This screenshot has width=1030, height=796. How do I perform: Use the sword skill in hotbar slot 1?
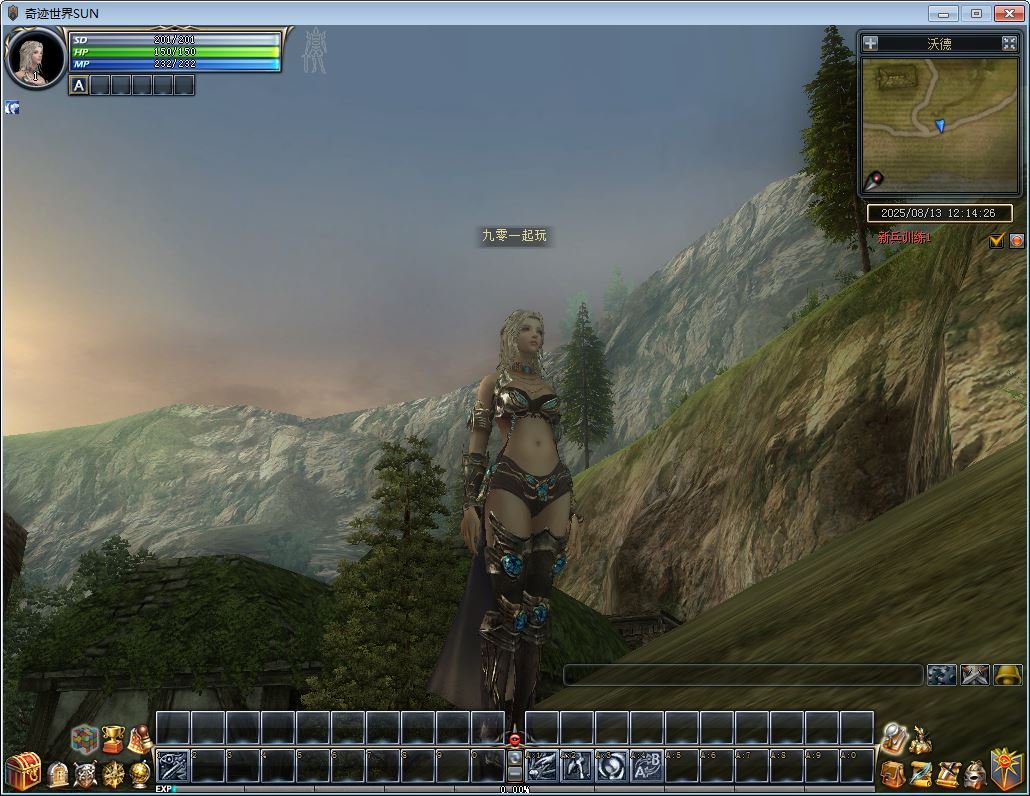click(172, 766)
